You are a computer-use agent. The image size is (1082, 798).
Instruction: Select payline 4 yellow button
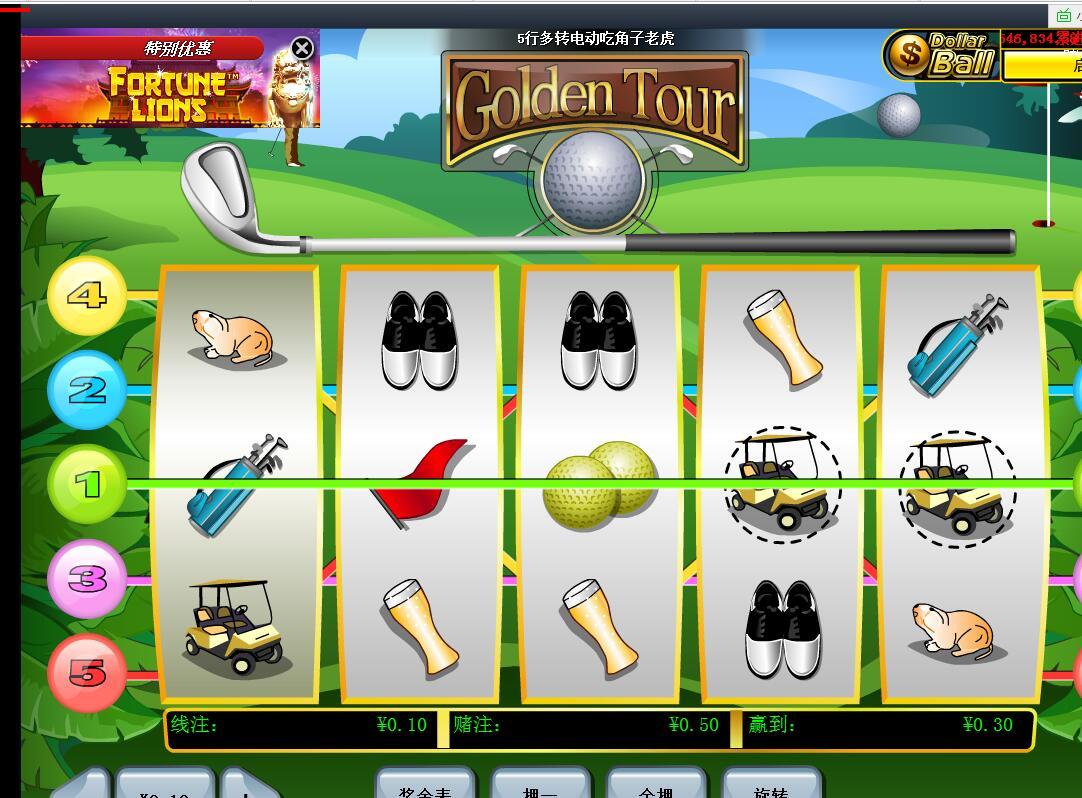pyautogui.click(x=87, y=296)
